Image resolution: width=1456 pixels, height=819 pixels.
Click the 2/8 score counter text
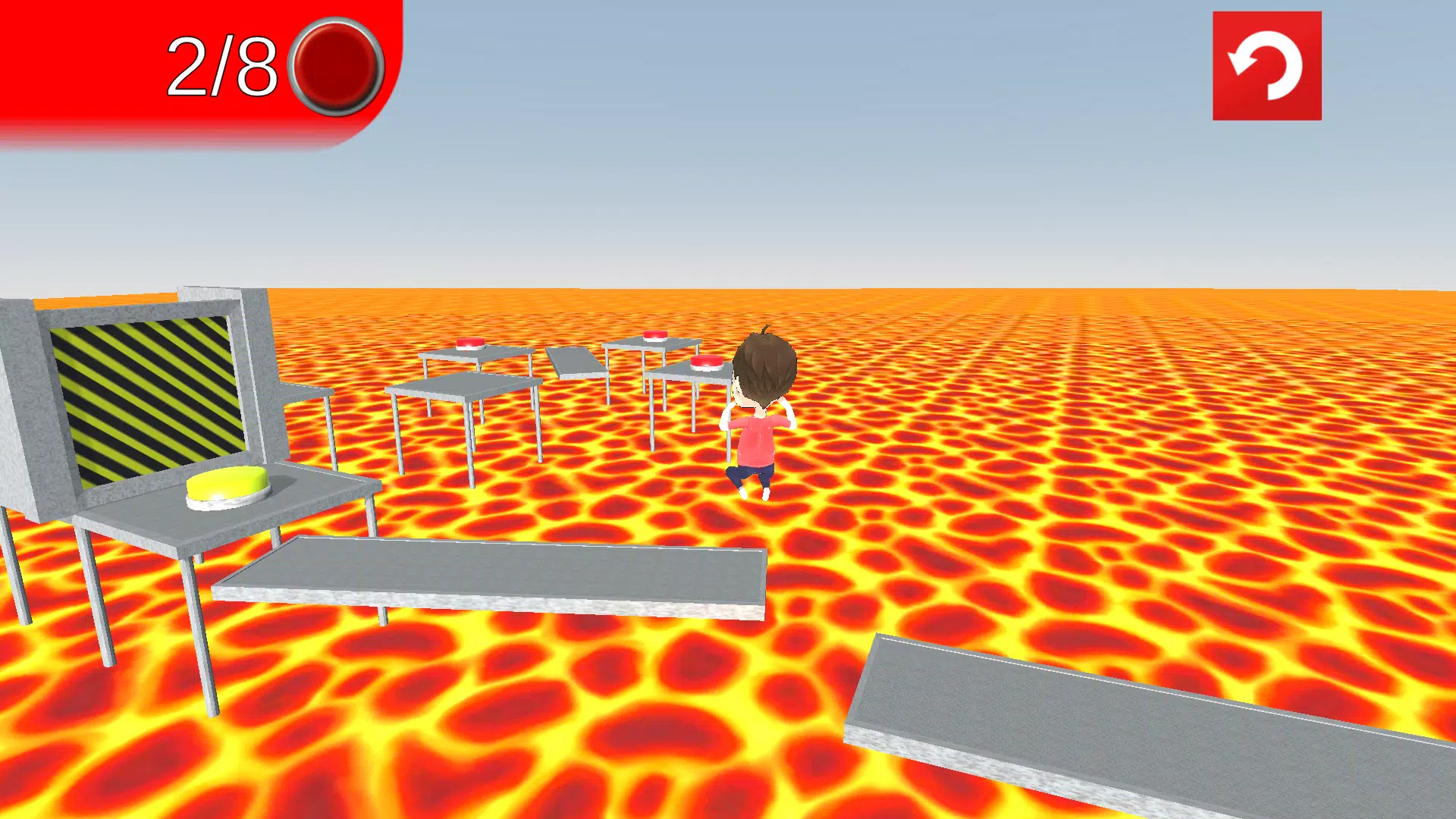[224, 64]
